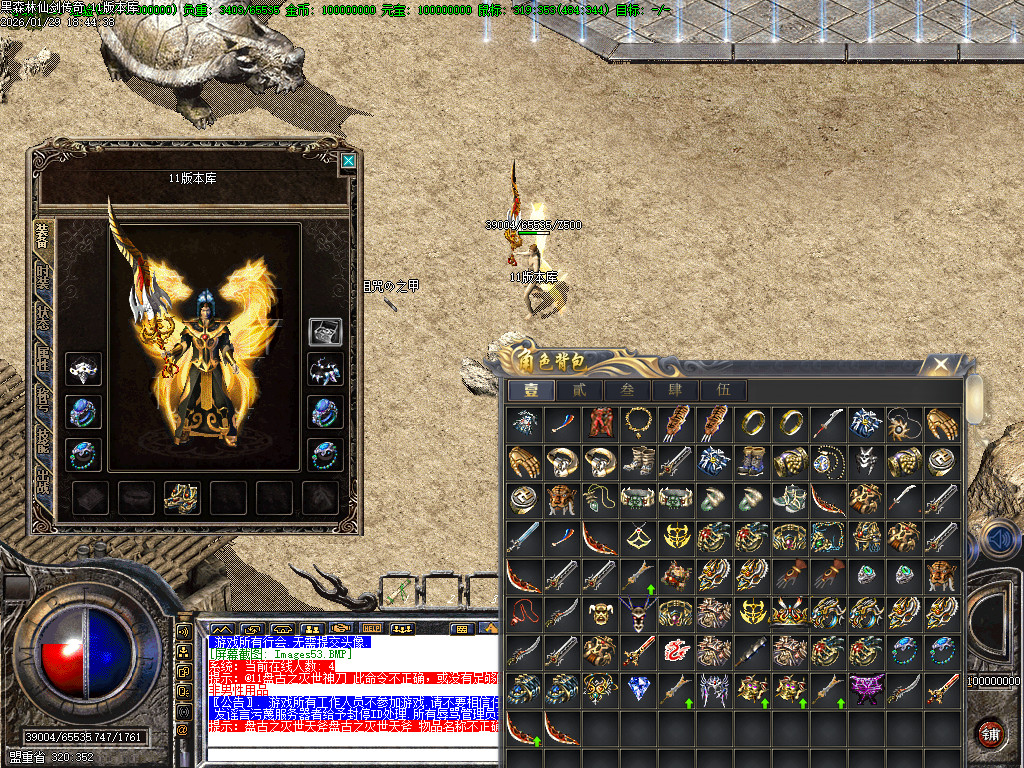Click the HELP button above chat
Screen dimensions: 1024x768
coord(372,629)
